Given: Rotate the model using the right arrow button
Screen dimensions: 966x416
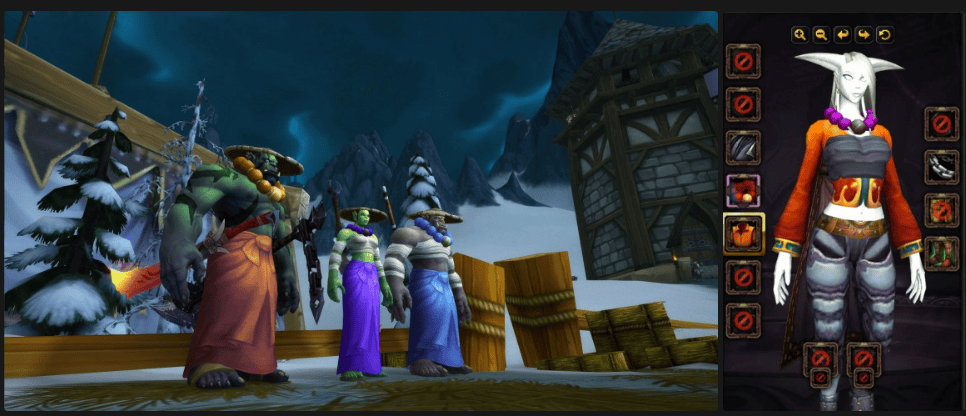Looking at the screenshot, I should click(863, 35).
